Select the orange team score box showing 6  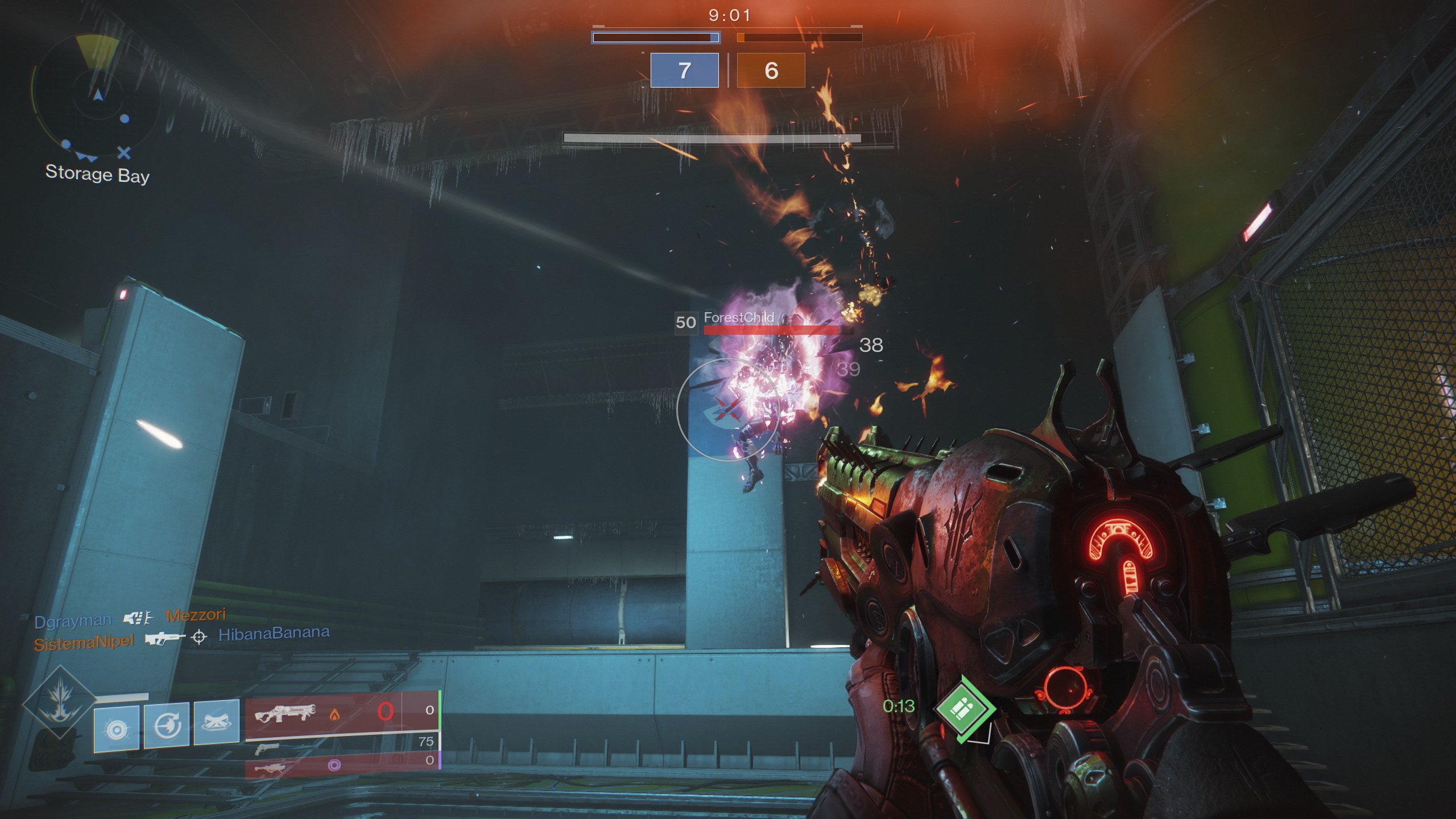pos(772,71)
